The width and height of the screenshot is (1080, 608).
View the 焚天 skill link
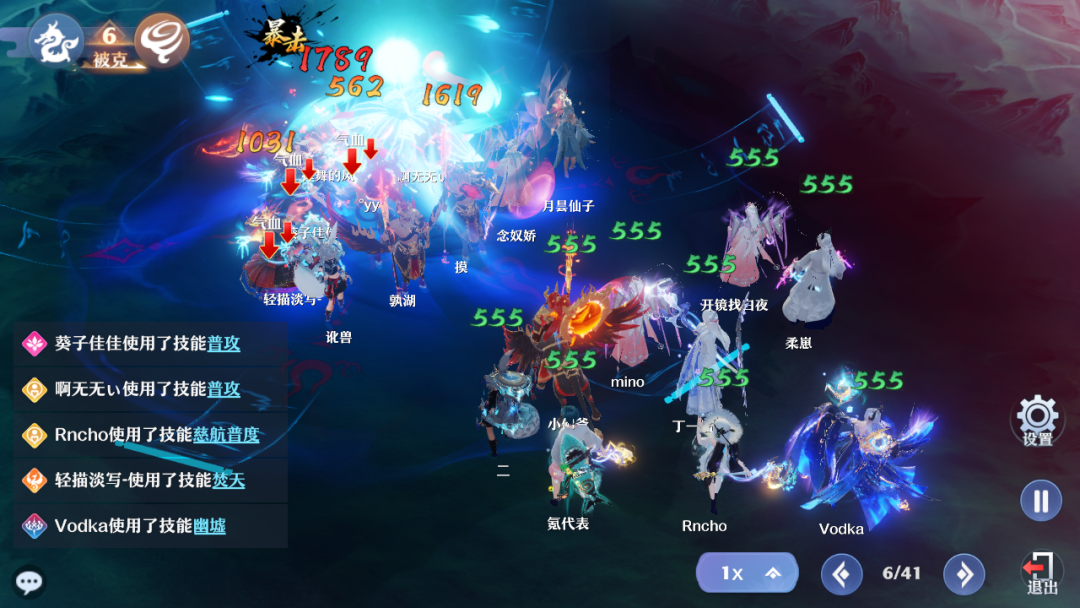coord(228,480)
